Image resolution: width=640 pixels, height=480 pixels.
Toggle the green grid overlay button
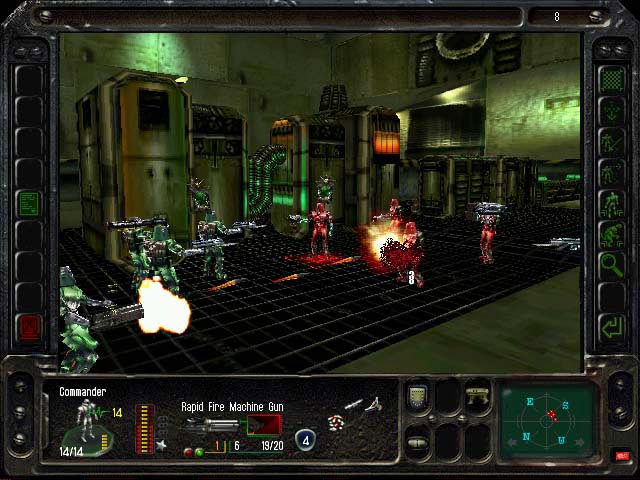pyautogui.click(x=610, y=78)
